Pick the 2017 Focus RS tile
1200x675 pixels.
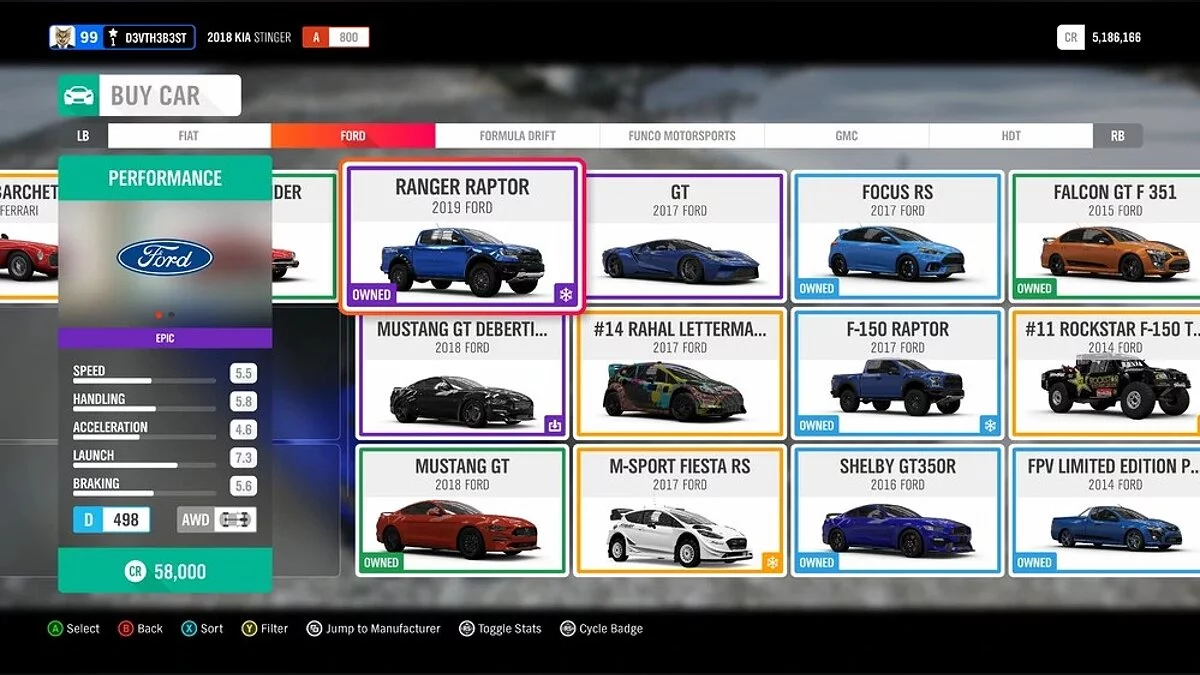tap(897, 237)
